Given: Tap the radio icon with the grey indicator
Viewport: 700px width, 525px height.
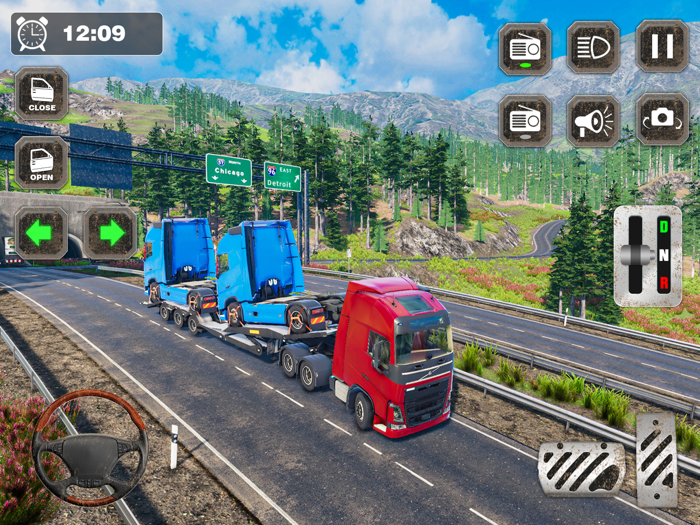Looking at the screenshot, I should tap(525, 121).
